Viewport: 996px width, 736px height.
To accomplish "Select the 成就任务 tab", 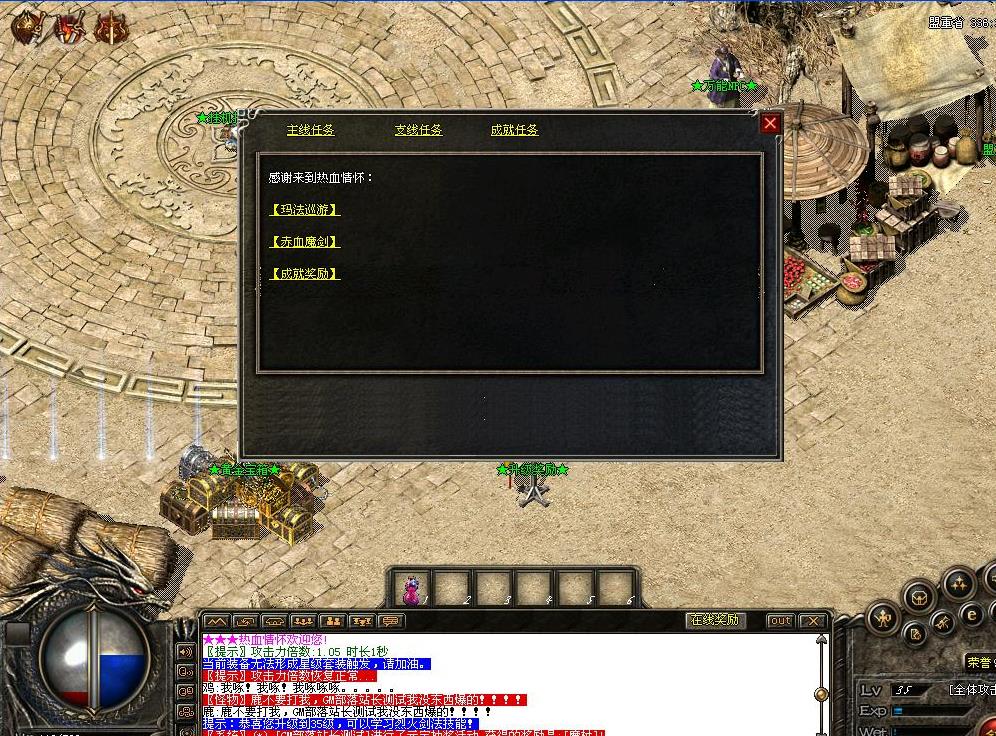I will point(514,130).
